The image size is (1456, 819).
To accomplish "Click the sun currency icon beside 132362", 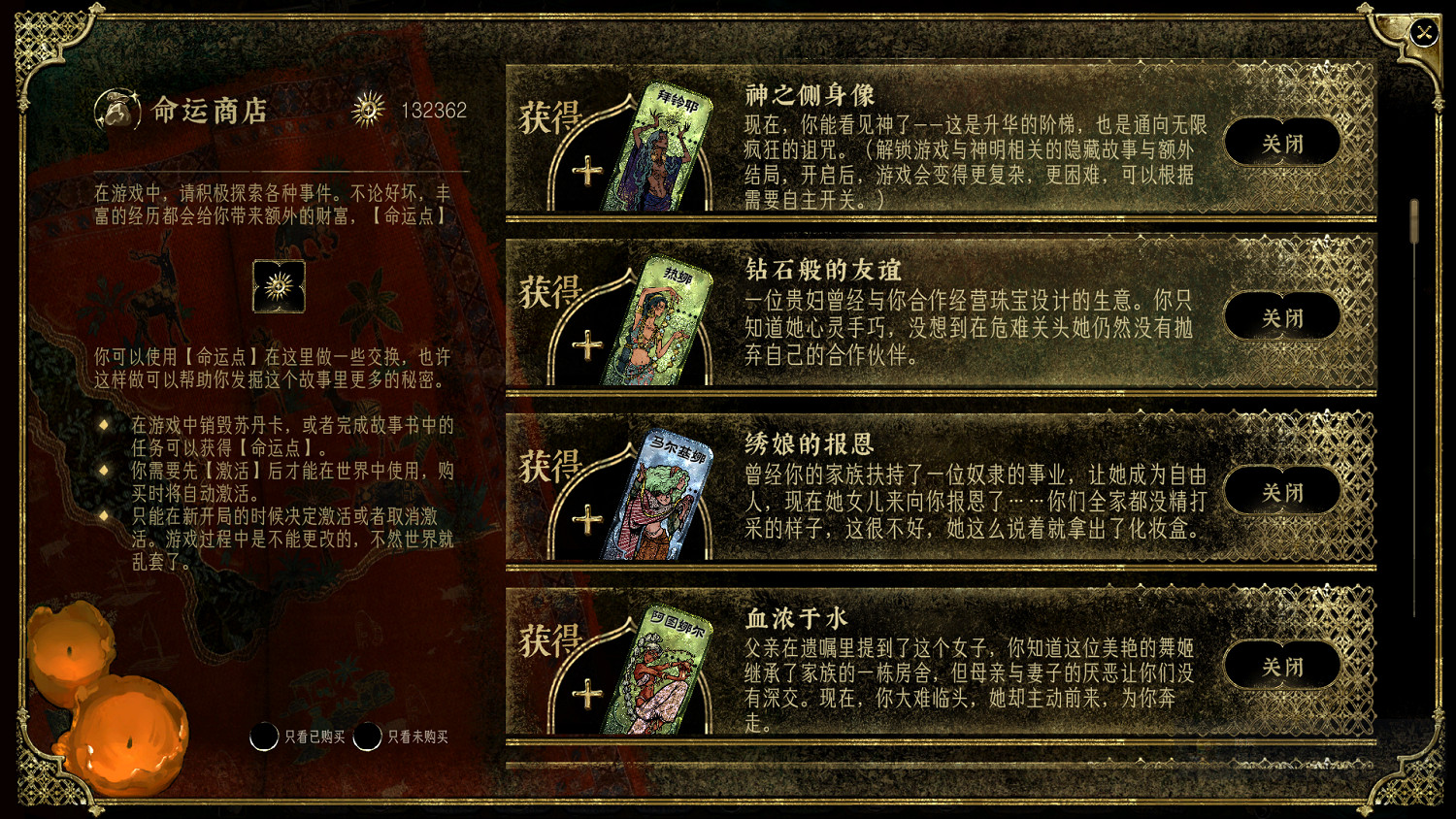I will (367, 110).
